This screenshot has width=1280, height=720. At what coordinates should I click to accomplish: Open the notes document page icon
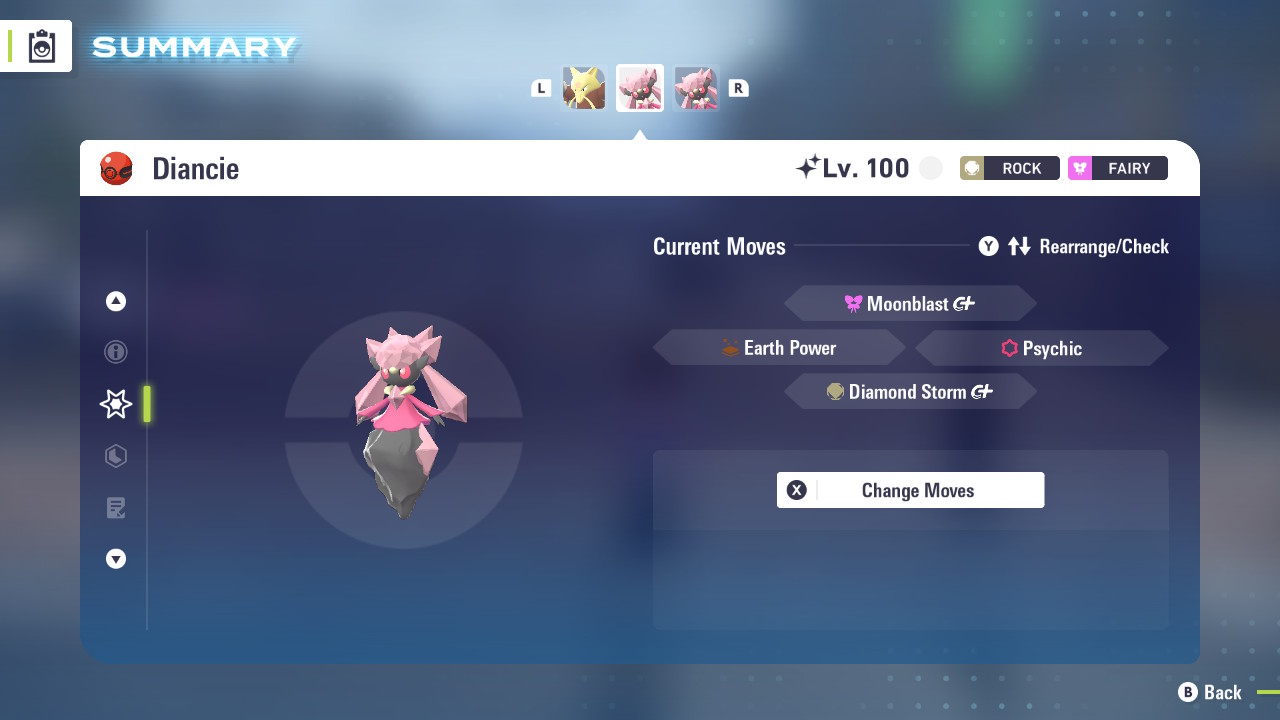115,508
